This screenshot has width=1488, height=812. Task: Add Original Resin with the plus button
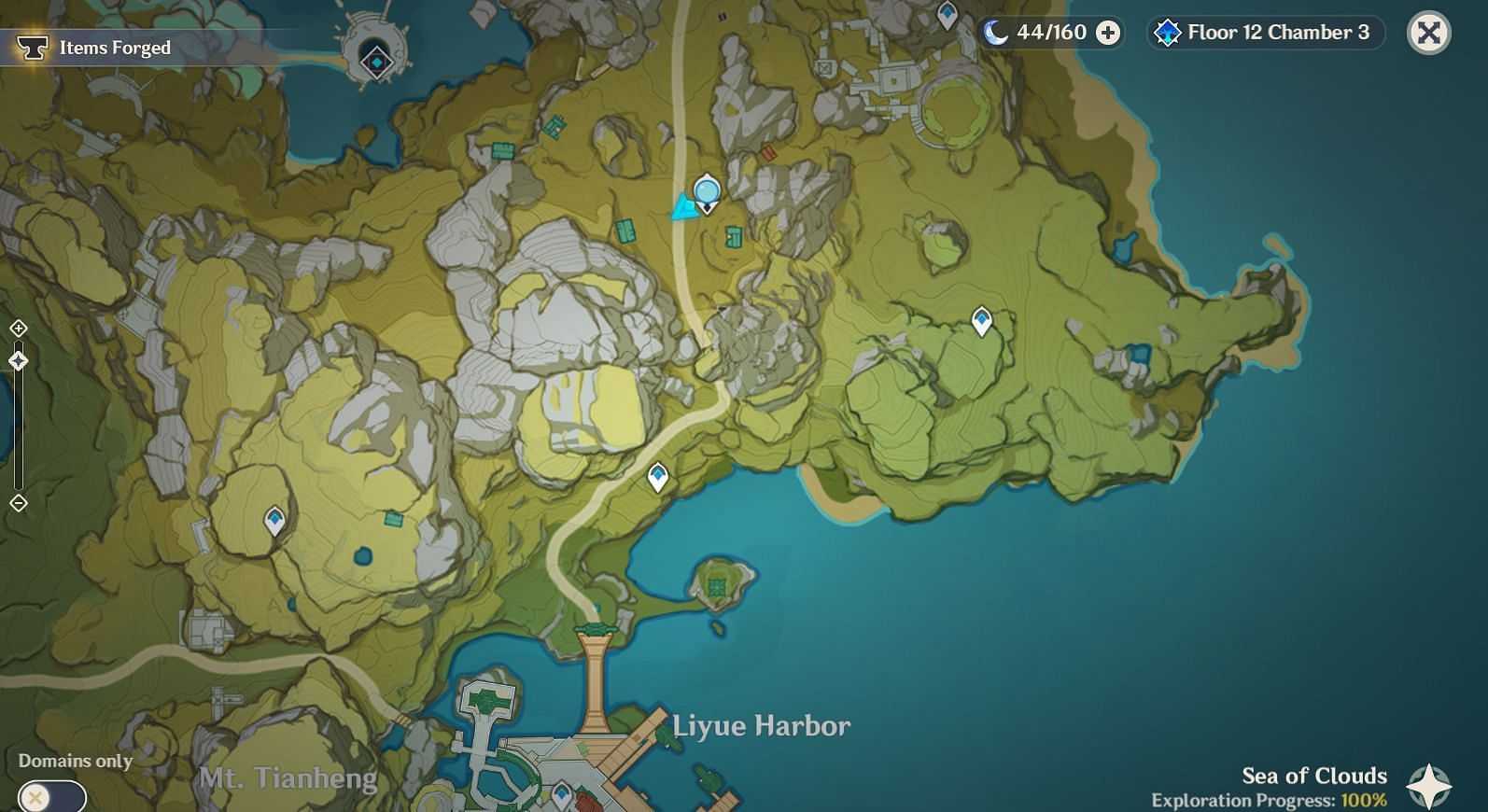(1108, 34)
